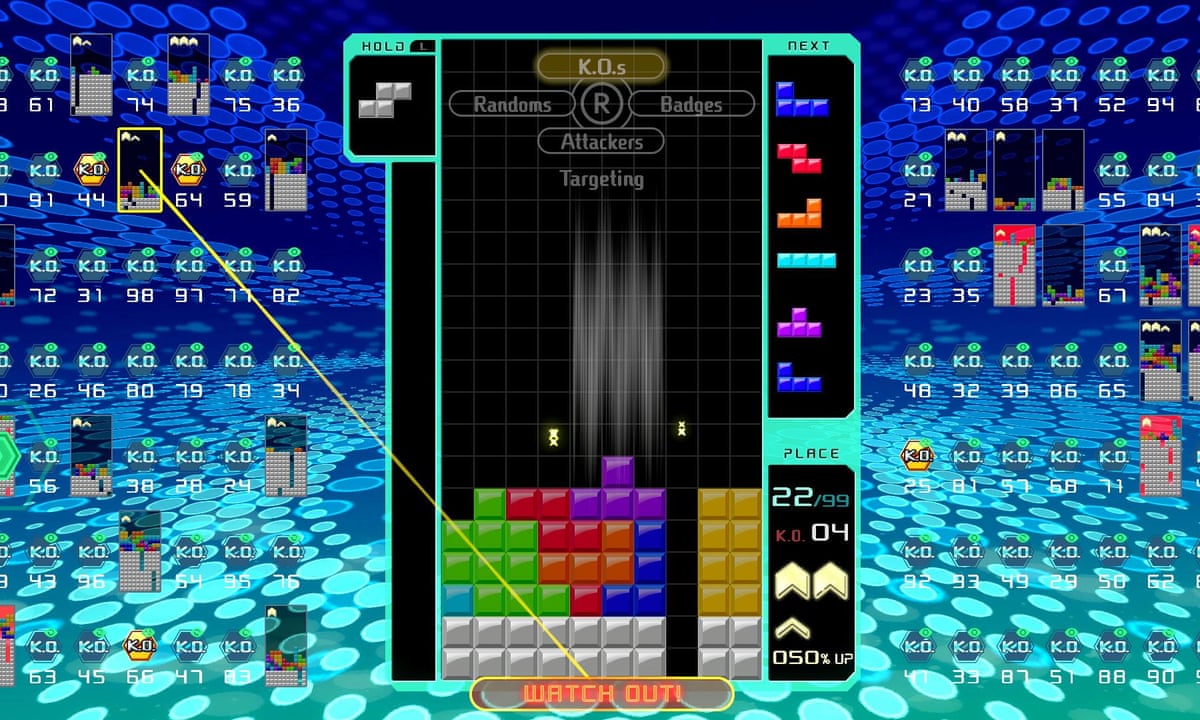Select the K.O.s targeting option

[x=600, y=66]
